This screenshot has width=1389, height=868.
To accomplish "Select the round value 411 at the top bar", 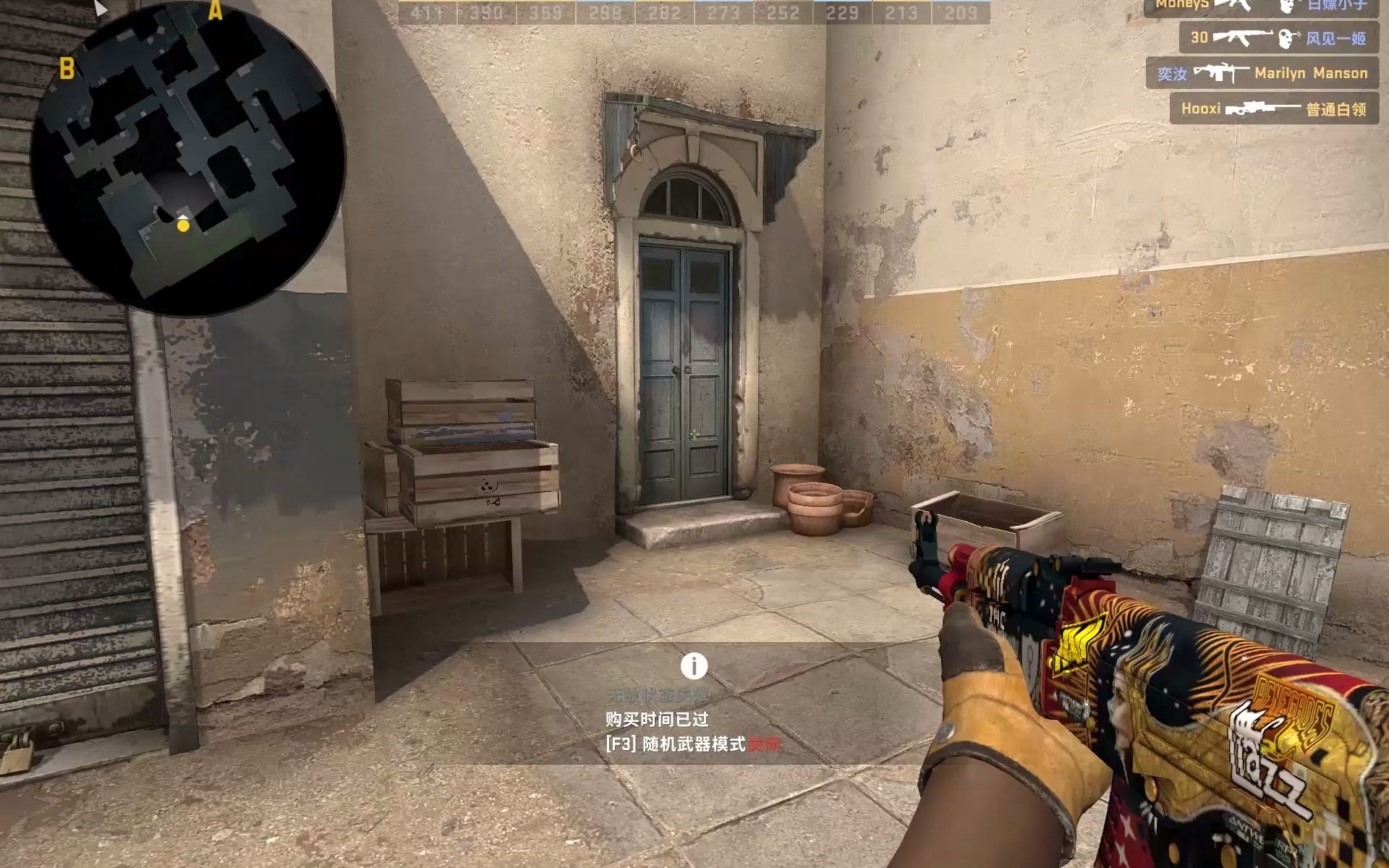I will tap(423, 12).
